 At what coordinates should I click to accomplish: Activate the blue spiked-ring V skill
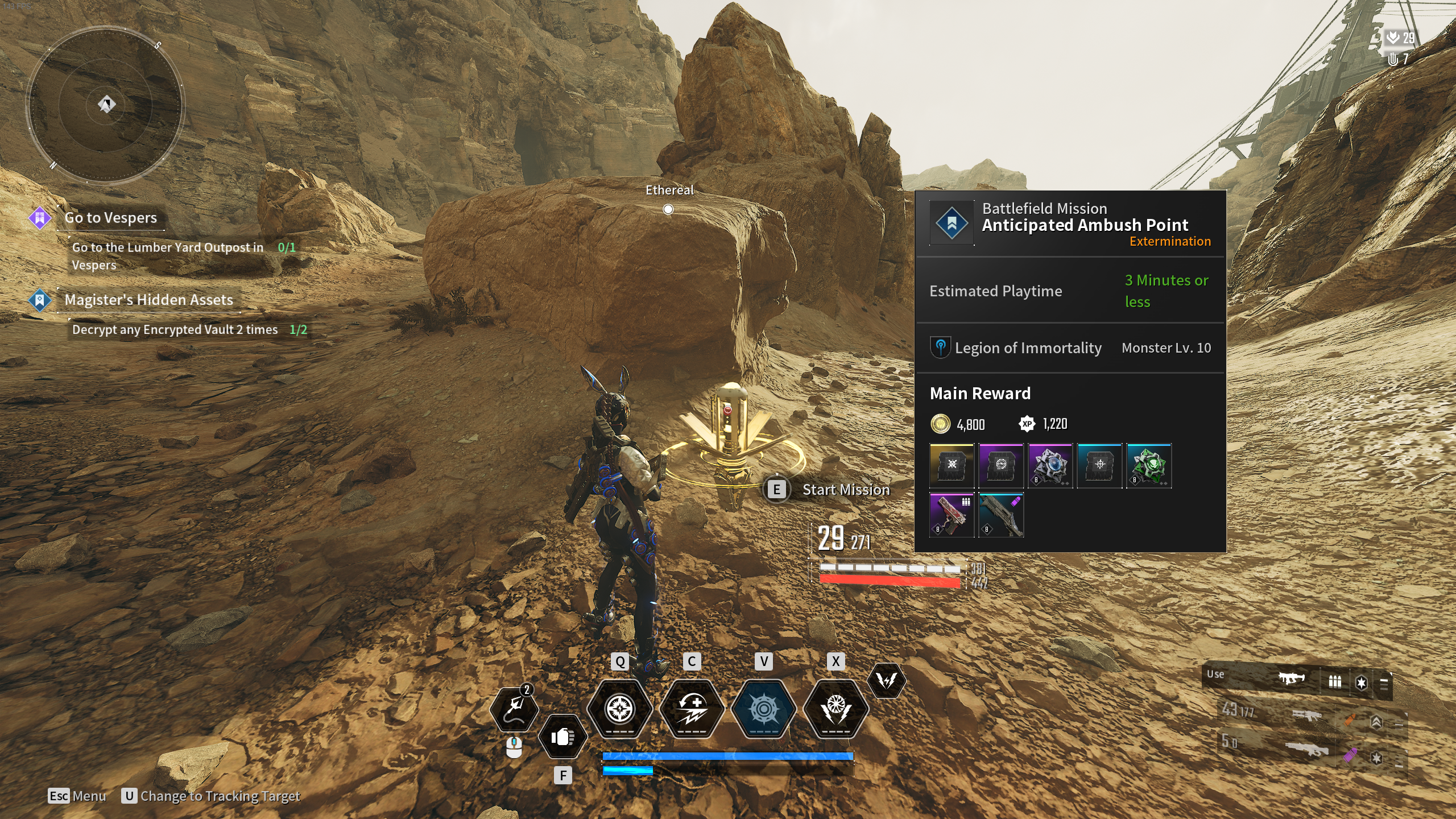point(764,709)
